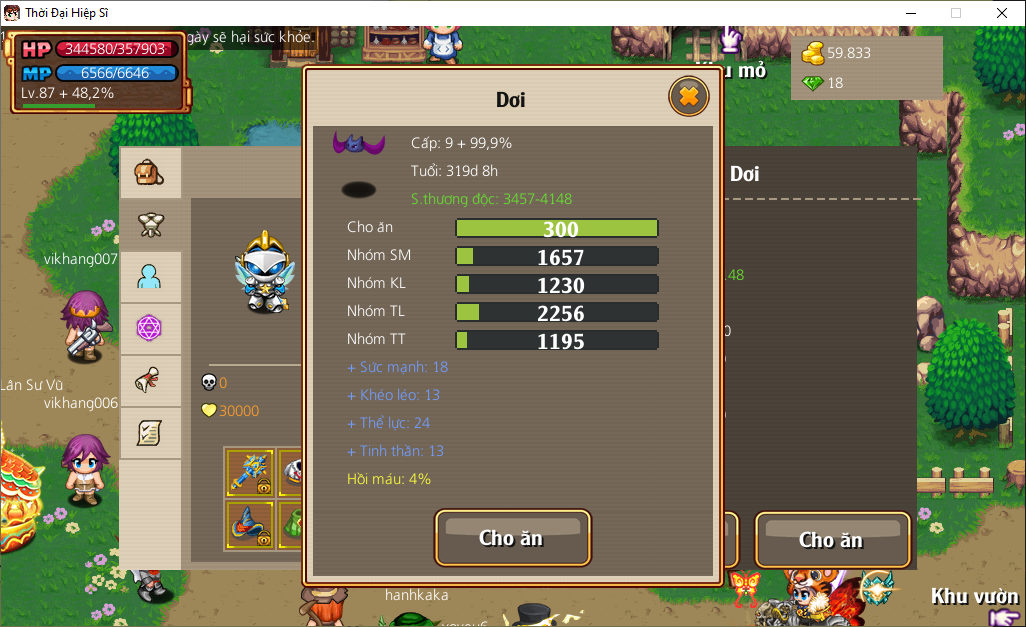
Task: Switch to the ribbon-tied scroll tab
Action: [x=150, y=381]
